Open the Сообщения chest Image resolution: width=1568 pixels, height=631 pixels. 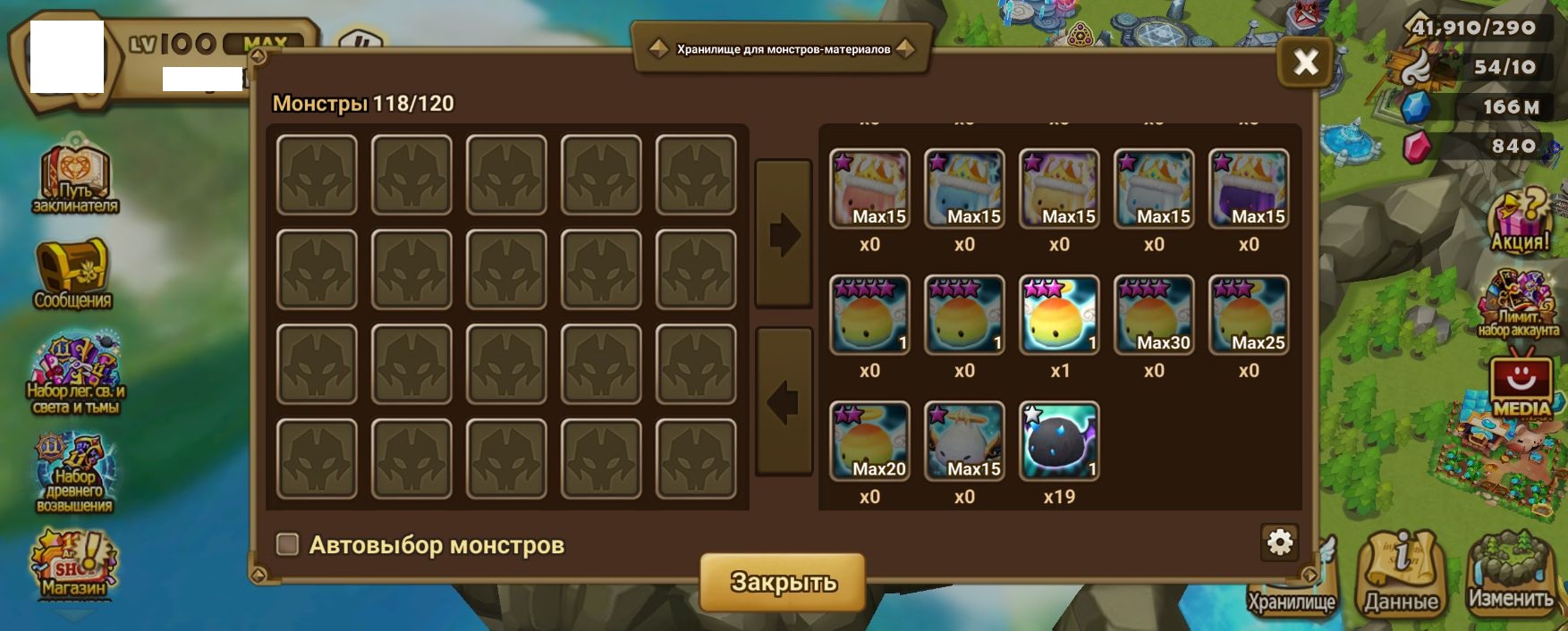point(72,273)
